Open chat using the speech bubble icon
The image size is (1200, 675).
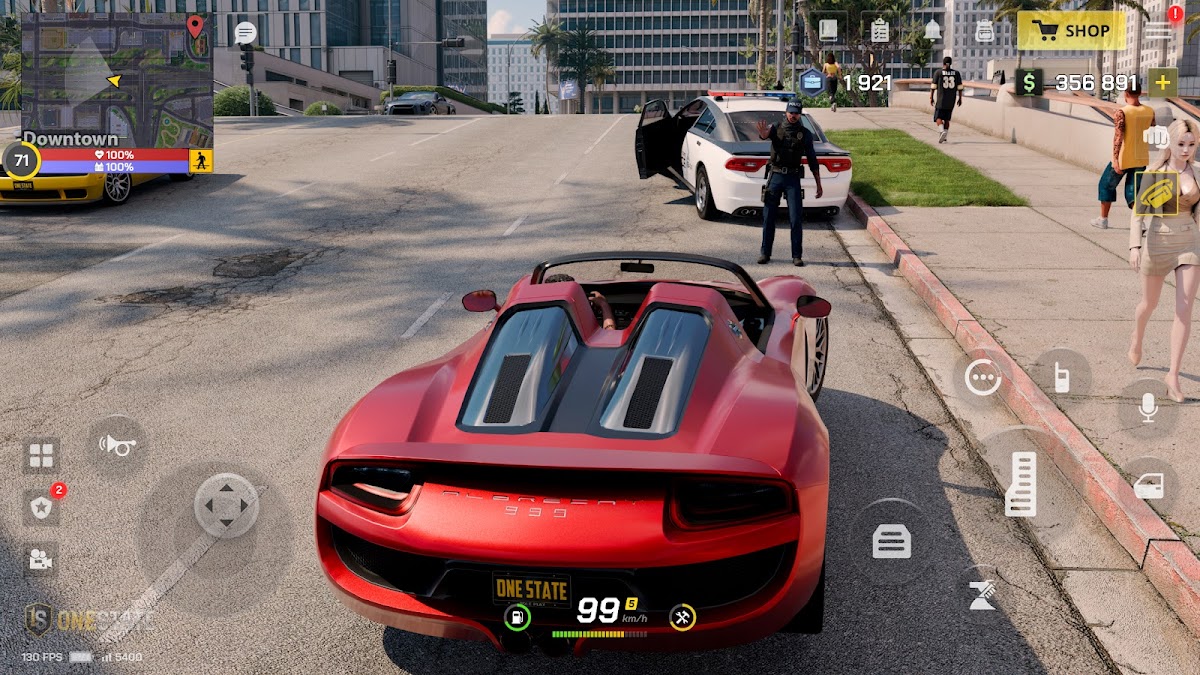pos(245,33)
